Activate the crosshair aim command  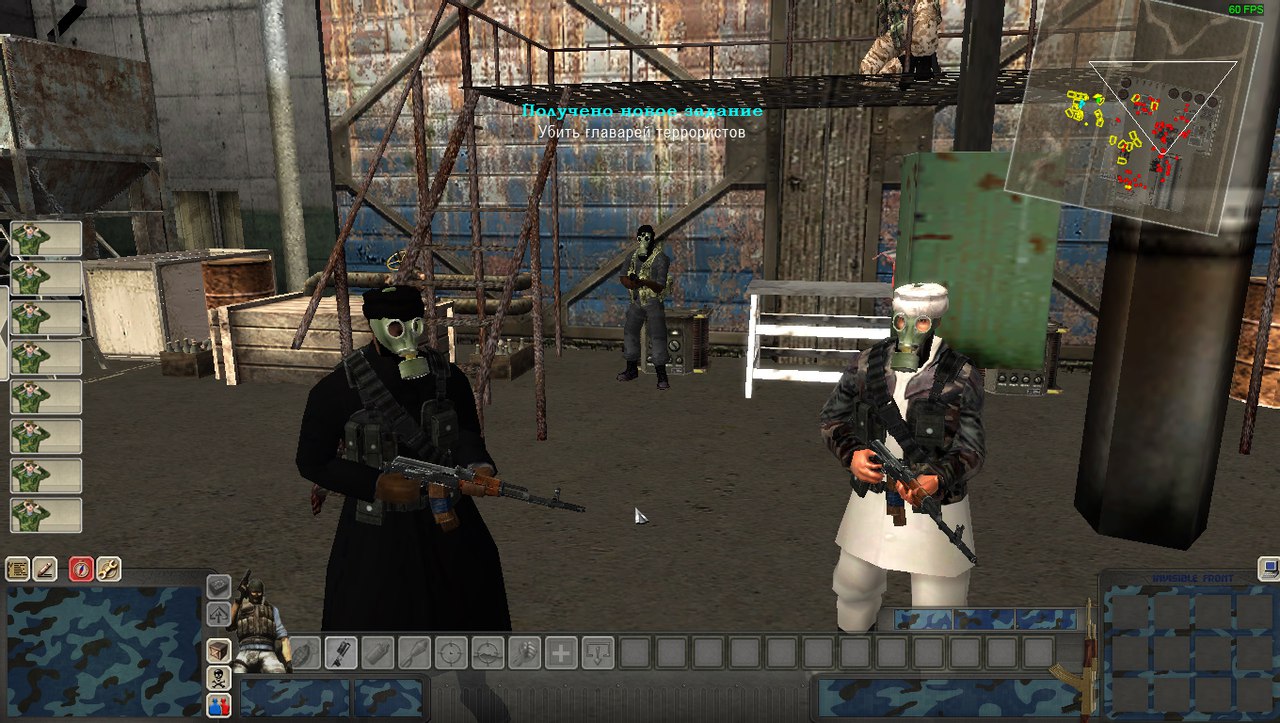point(451,653)
